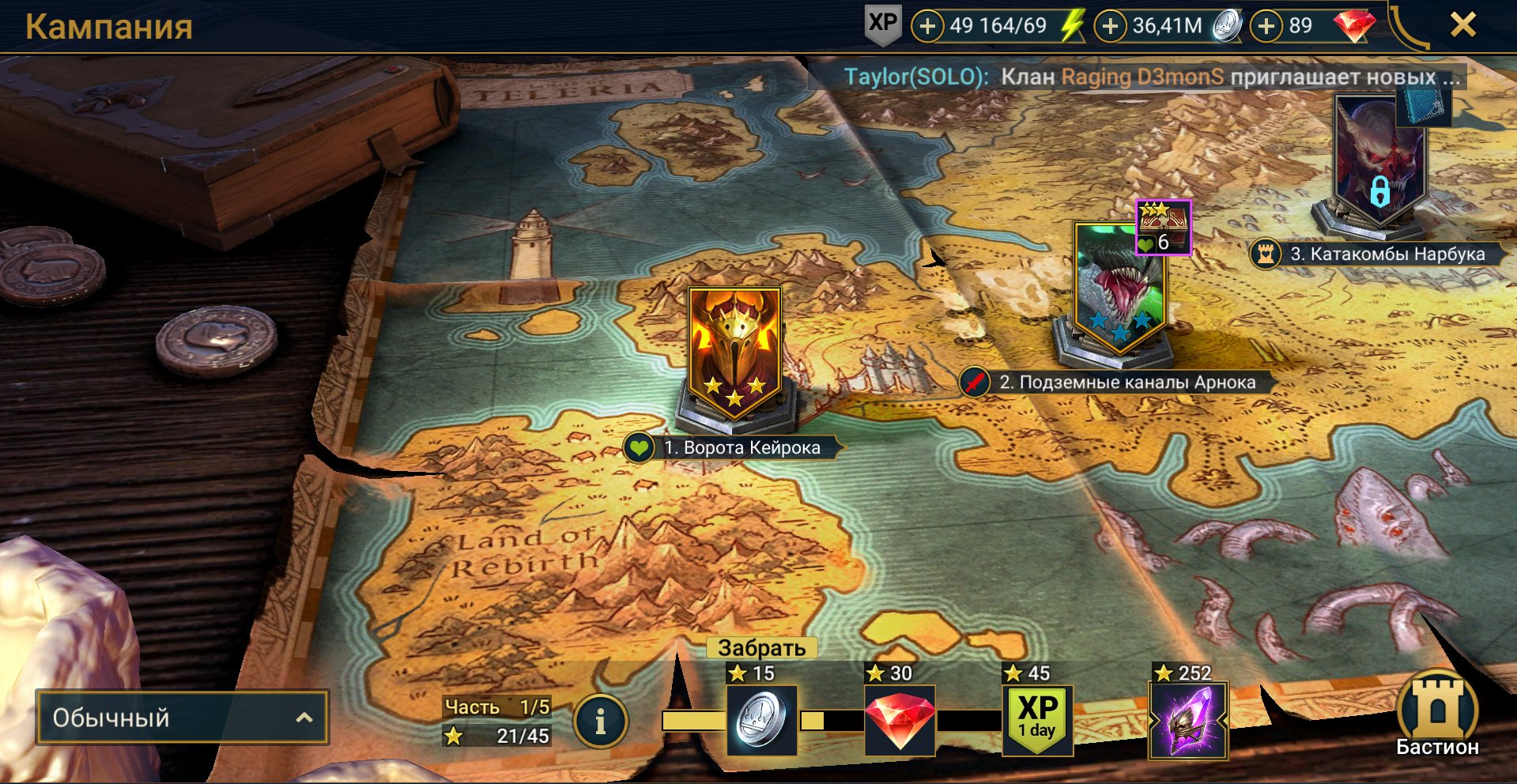
Task: Buy gems with the plus button
Action: pos(1266,26)
